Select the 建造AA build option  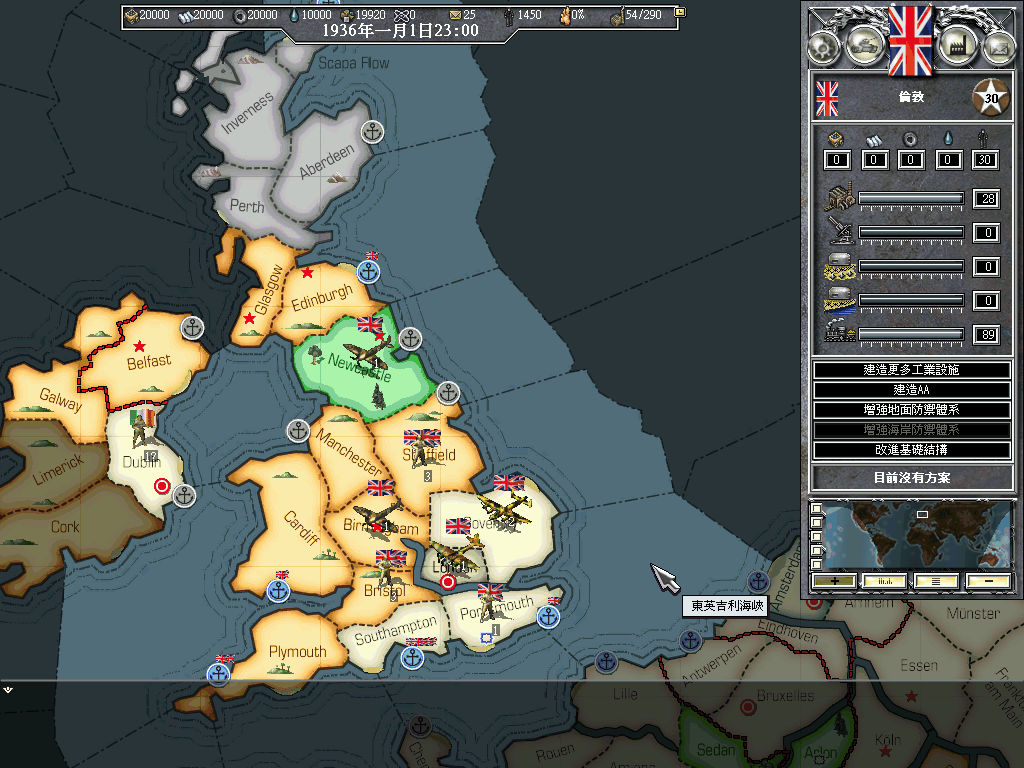tap(911, 390)
